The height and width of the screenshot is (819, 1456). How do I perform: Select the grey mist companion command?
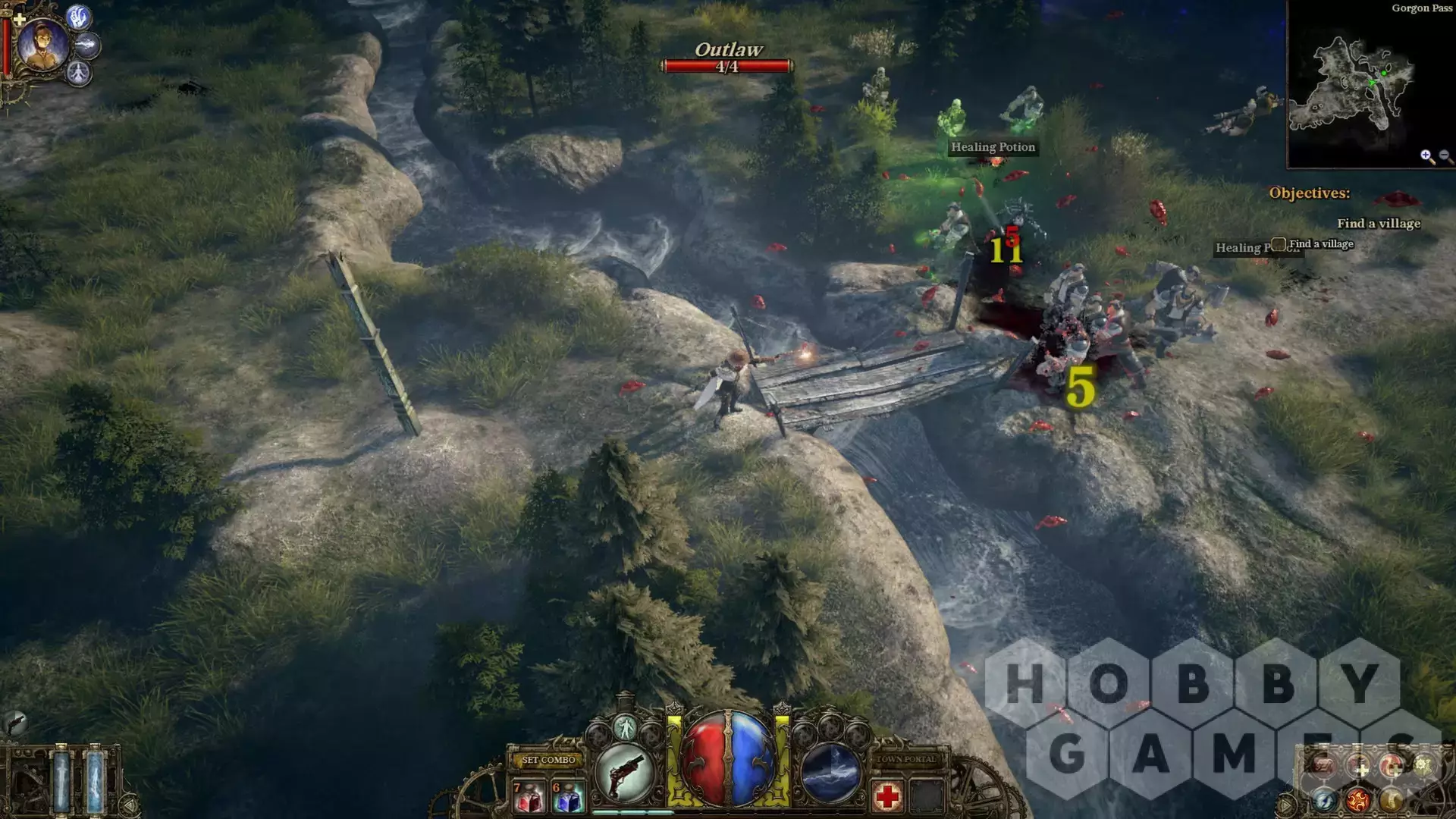(x=88, y=45)
